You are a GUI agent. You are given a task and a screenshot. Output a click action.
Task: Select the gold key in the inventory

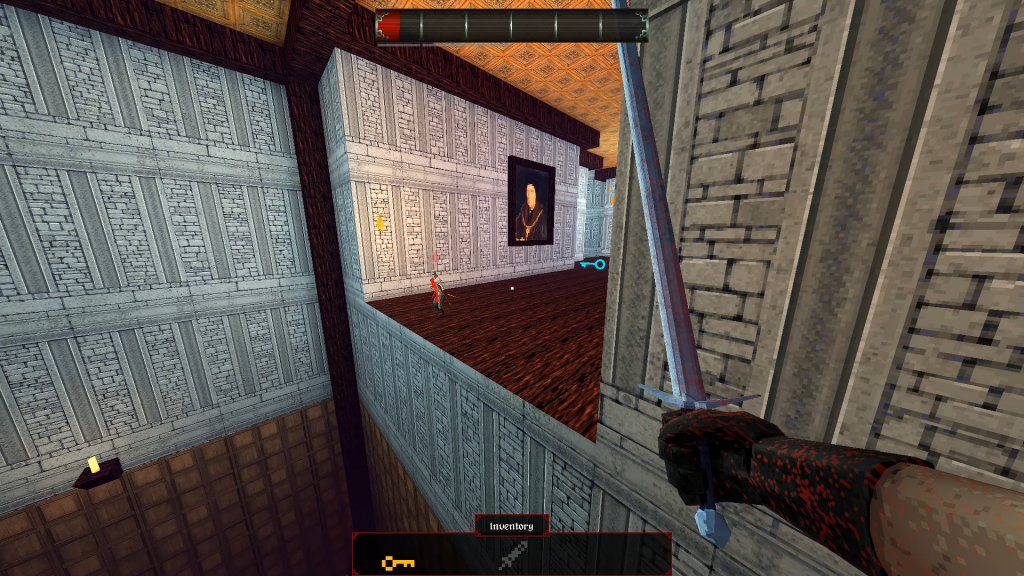397,563
